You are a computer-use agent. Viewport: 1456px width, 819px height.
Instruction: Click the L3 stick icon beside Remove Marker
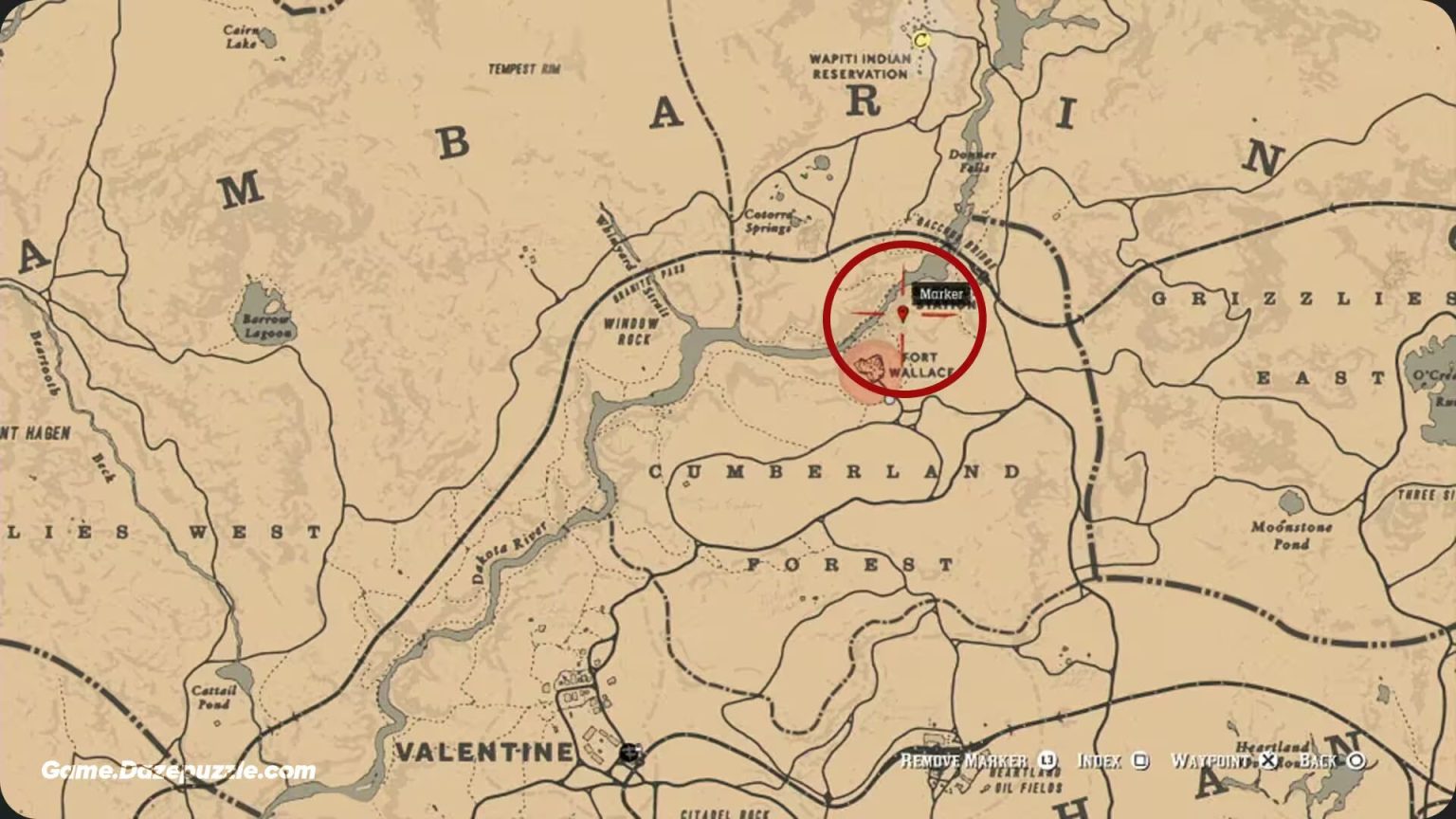click(1047, 760)
